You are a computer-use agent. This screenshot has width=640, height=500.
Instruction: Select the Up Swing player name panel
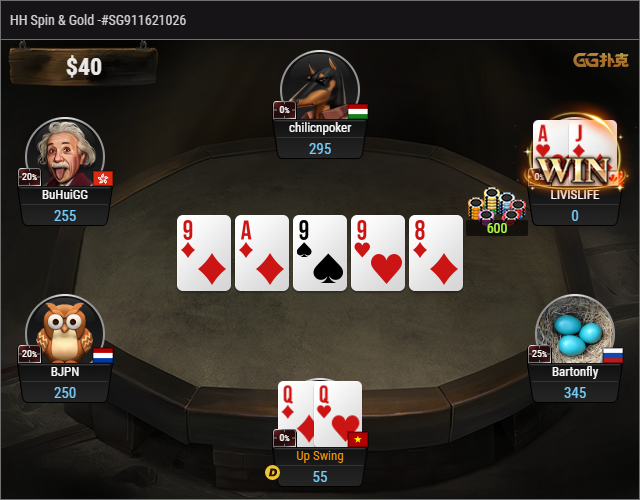pos(320,456)
